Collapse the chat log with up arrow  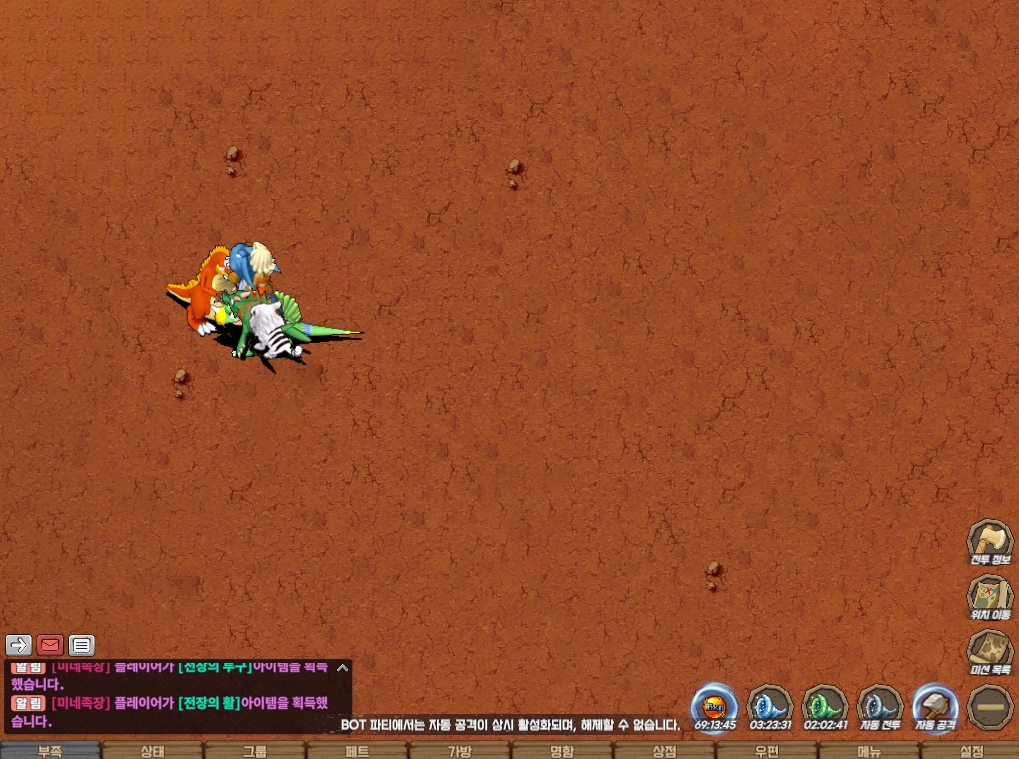point(342,667)
